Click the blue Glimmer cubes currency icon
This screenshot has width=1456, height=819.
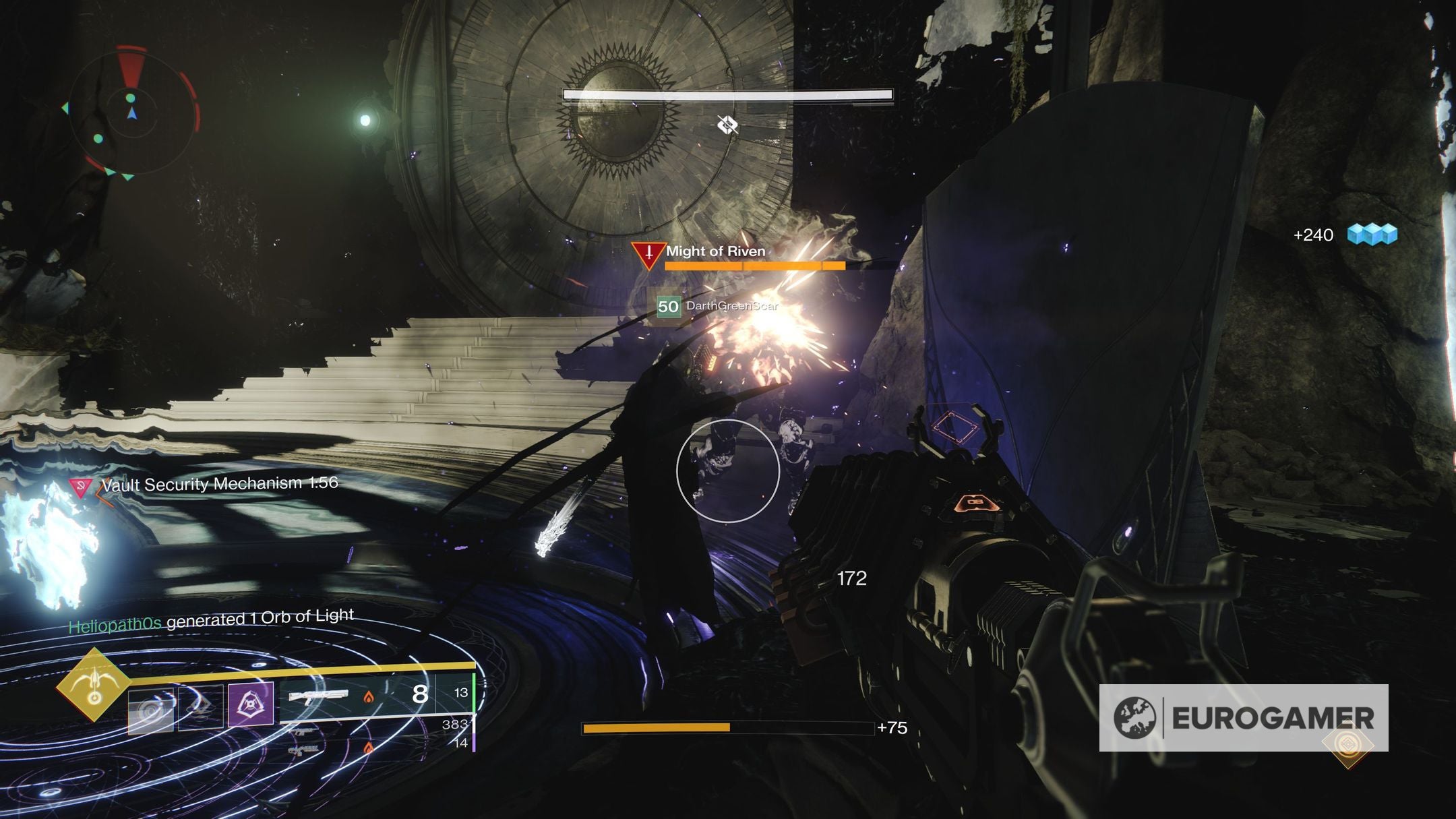click(1372, 236)
